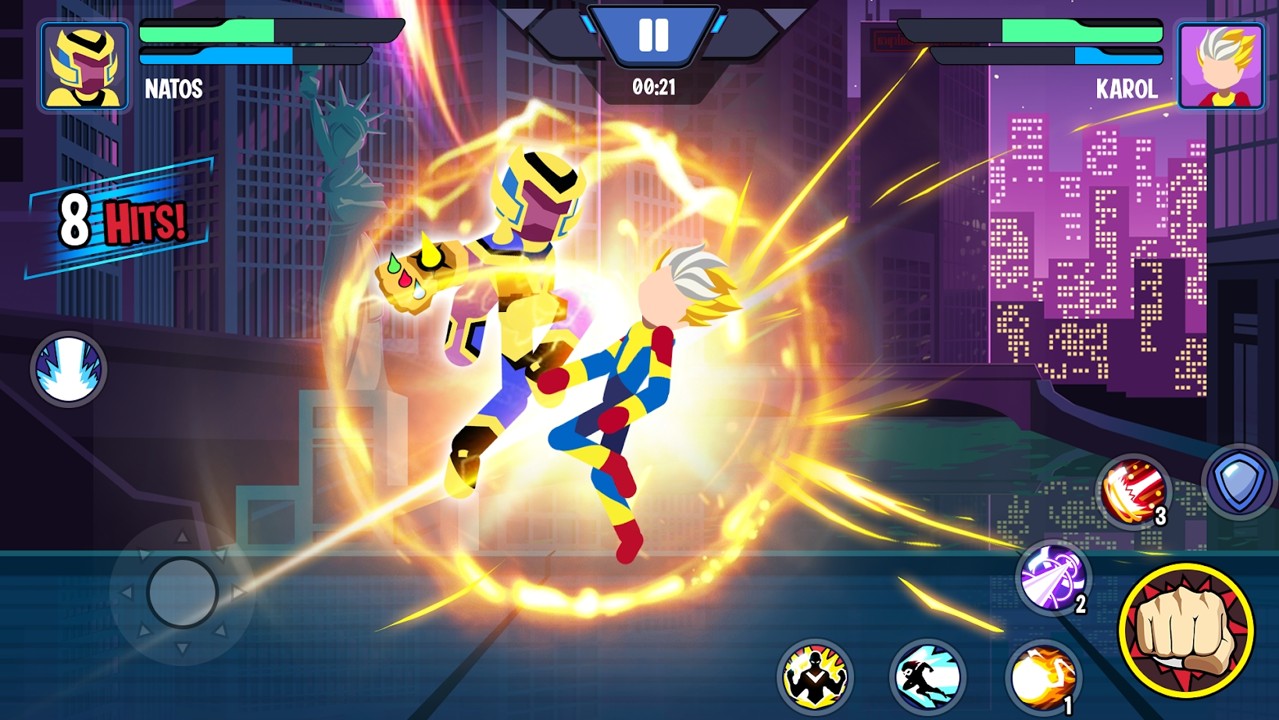
Task: Tap the blue energy burst icon
Action: point(68,369)
